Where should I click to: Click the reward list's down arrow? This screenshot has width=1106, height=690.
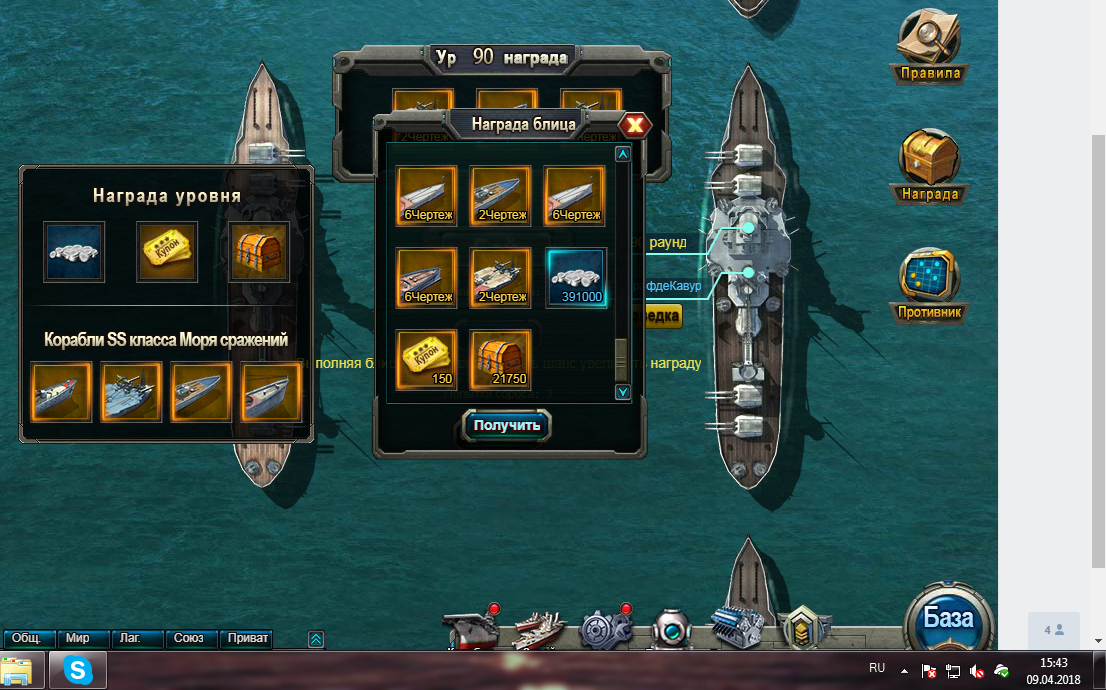pyautogui.click(x=622, y=391)
